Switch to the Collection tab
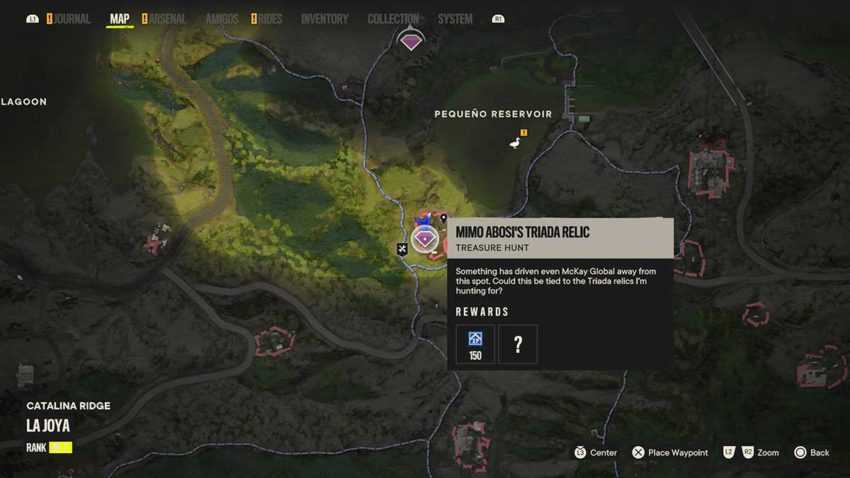850x478 pixels. (x=393, y=19)
